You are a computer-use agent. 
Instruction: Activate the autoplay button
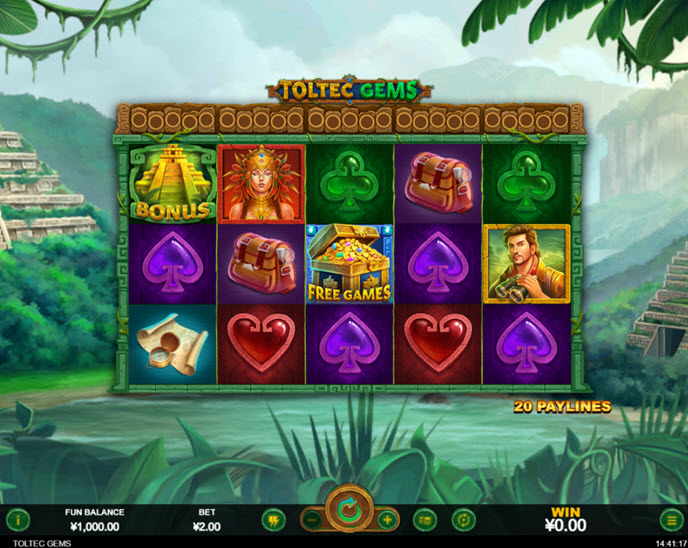point(463,520)
